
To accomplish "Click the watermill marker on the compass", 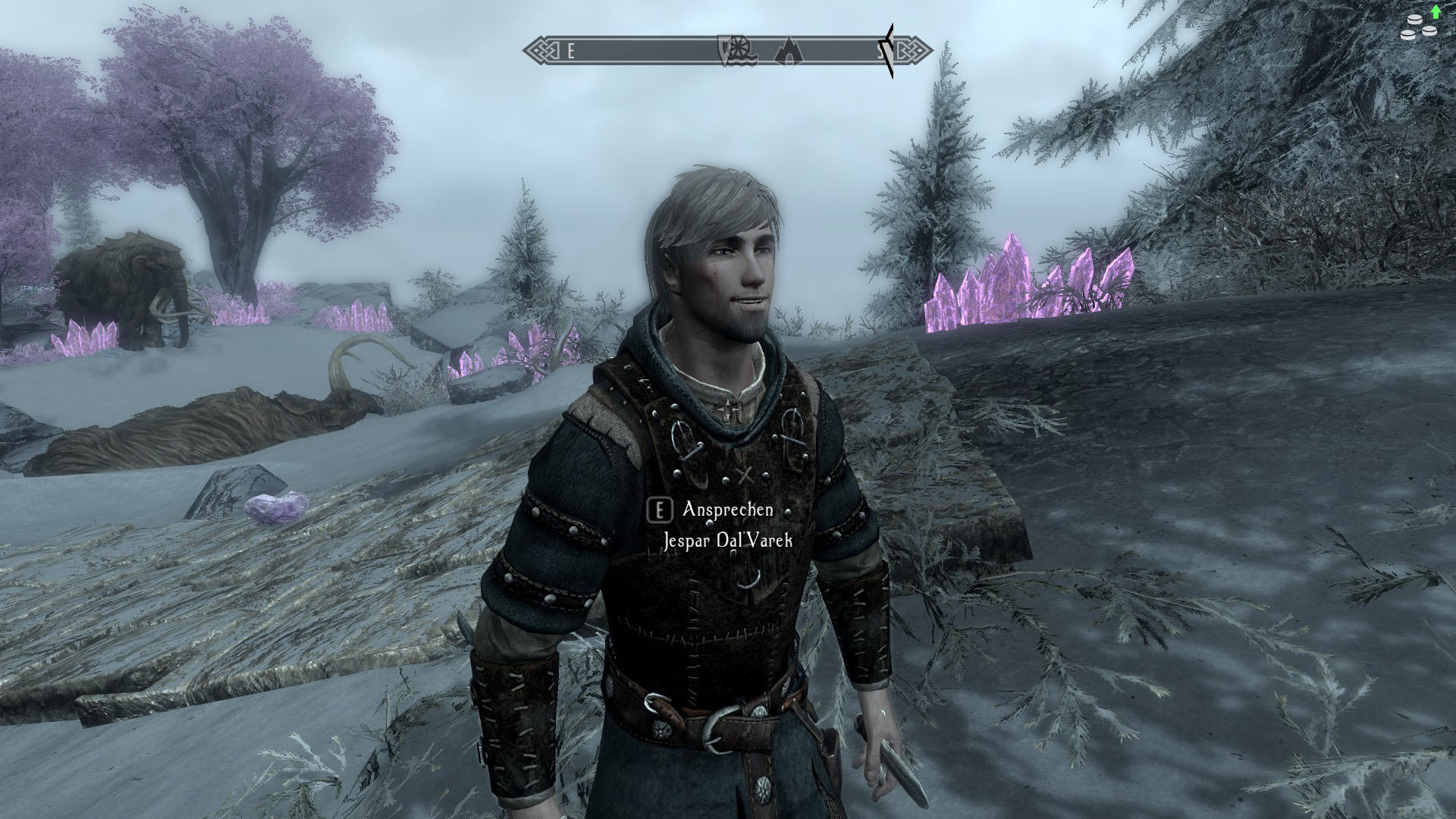I will pyautogui.click(x=734, y=51).
